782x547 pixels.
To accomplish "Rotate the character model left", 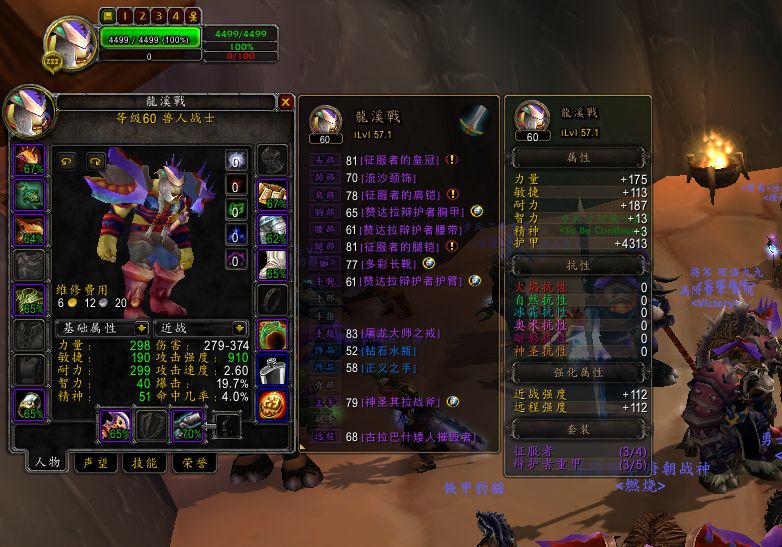I will click(69, 160).
